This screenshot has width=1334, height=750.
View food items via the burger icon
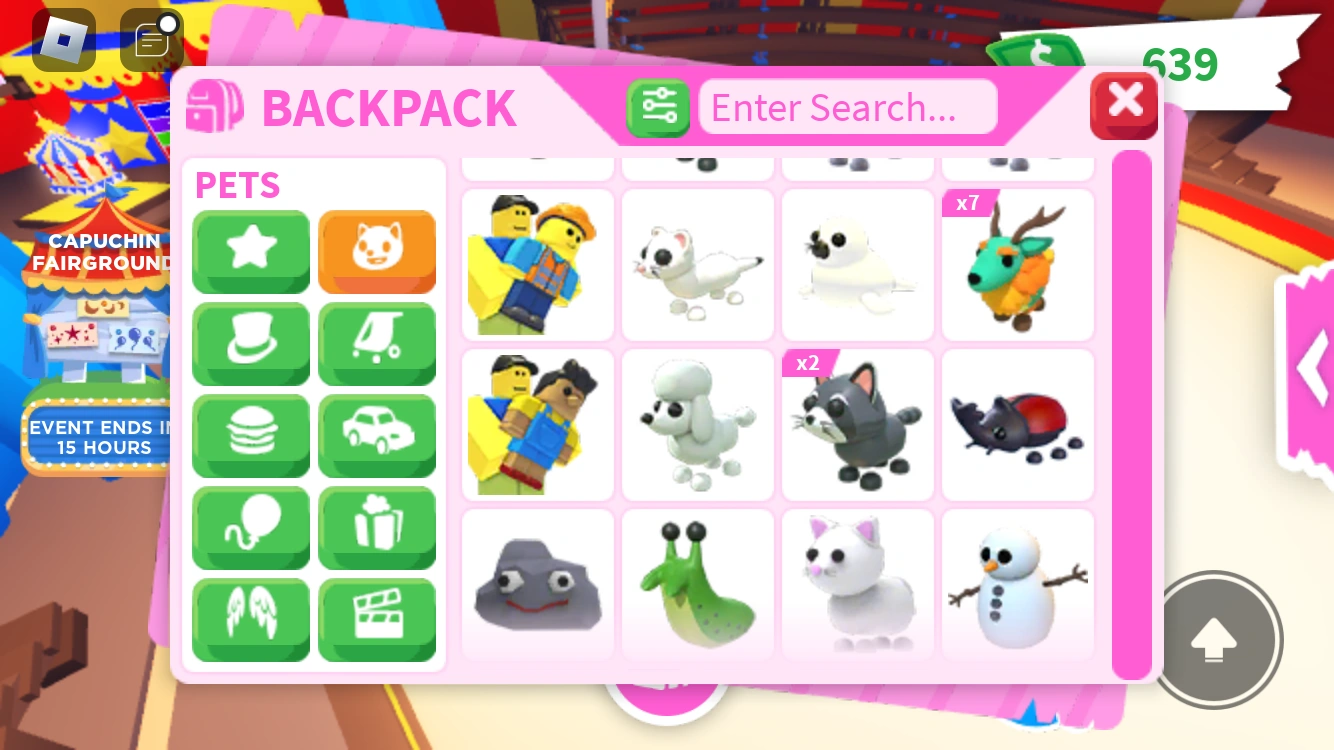pyautogui.click(x=250, y=436)
